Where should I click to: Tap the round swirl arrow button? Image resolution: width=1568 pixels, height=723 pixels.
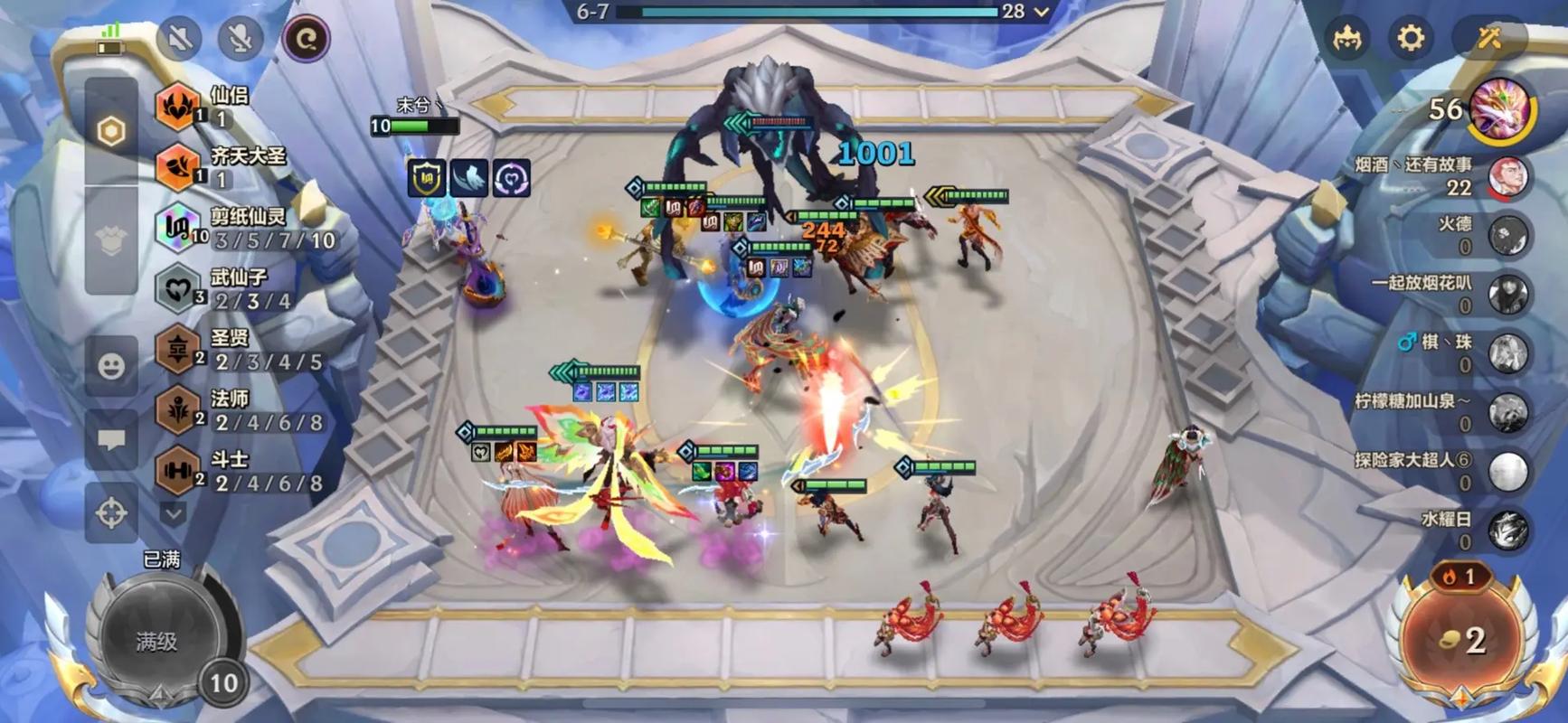pyautogui.click(x=306, y=39)
